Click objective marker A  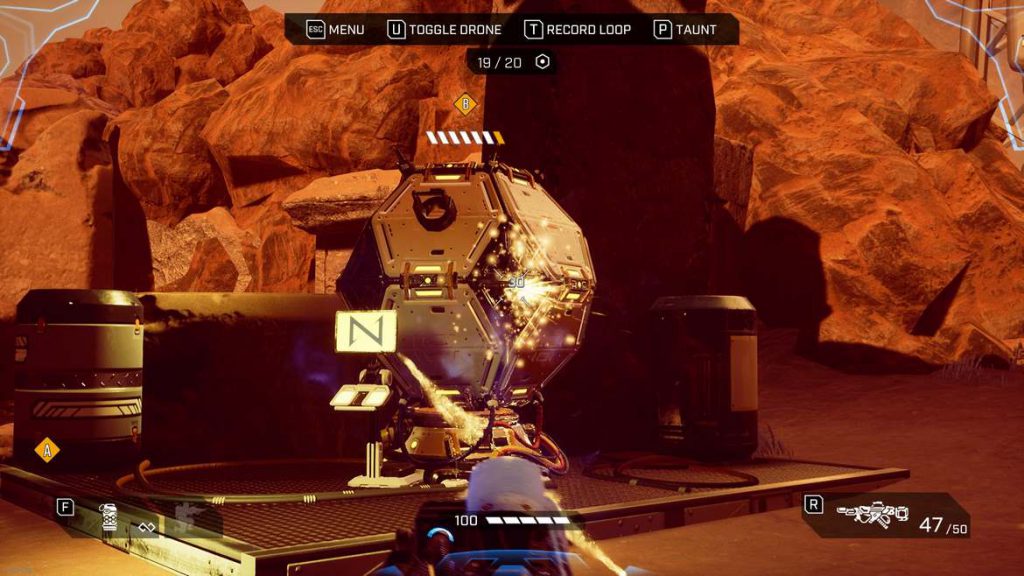pyautogui.click(x=46, y=450)
